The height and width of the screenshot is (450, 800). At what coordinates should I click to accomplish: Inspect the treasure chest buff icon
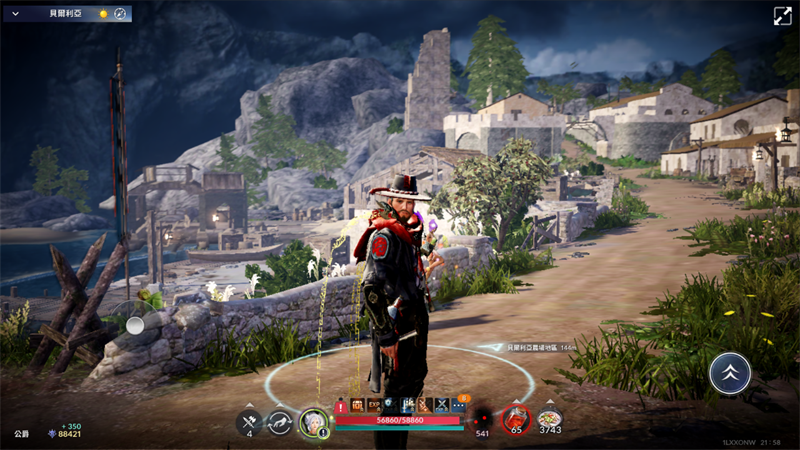(x=357, y=405)
